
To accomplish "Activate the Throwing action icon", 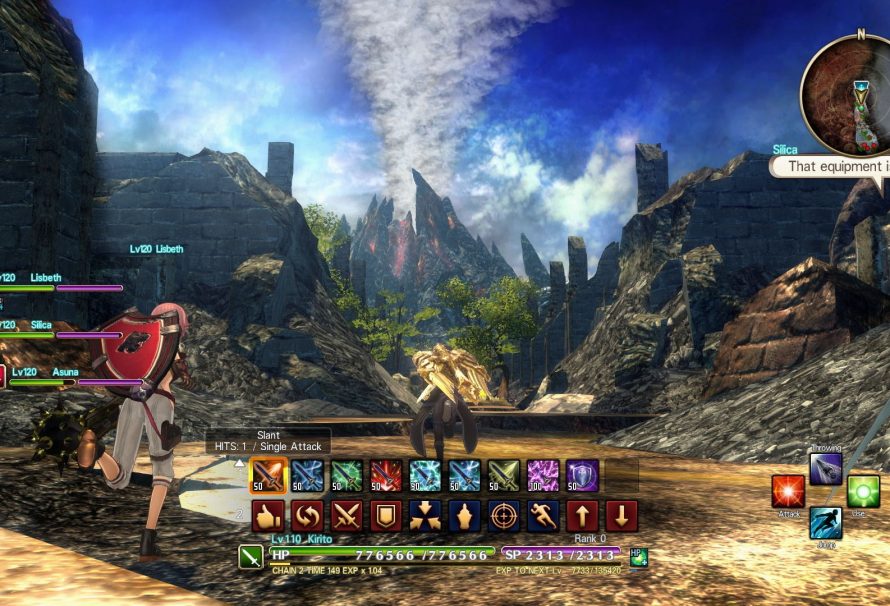I will point(826,468).
